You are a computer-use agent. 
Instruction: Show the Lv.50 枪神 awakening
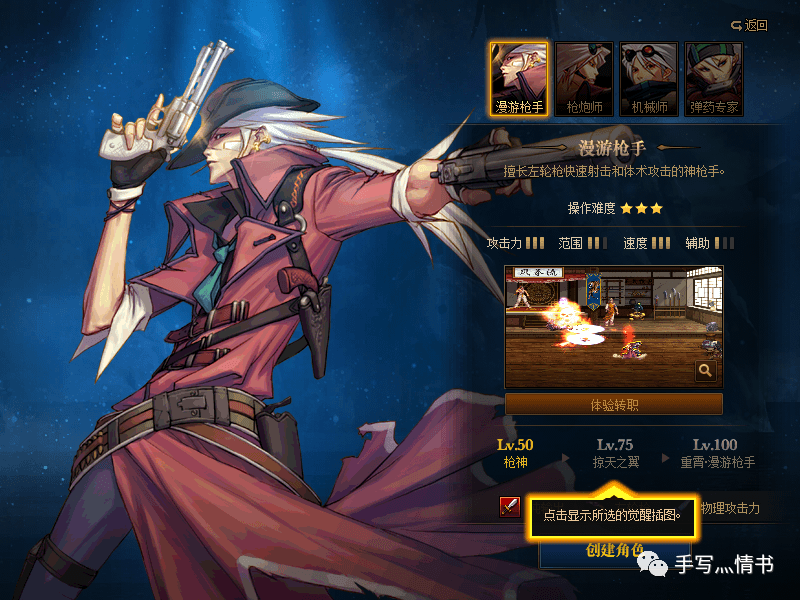click(516, 453)
